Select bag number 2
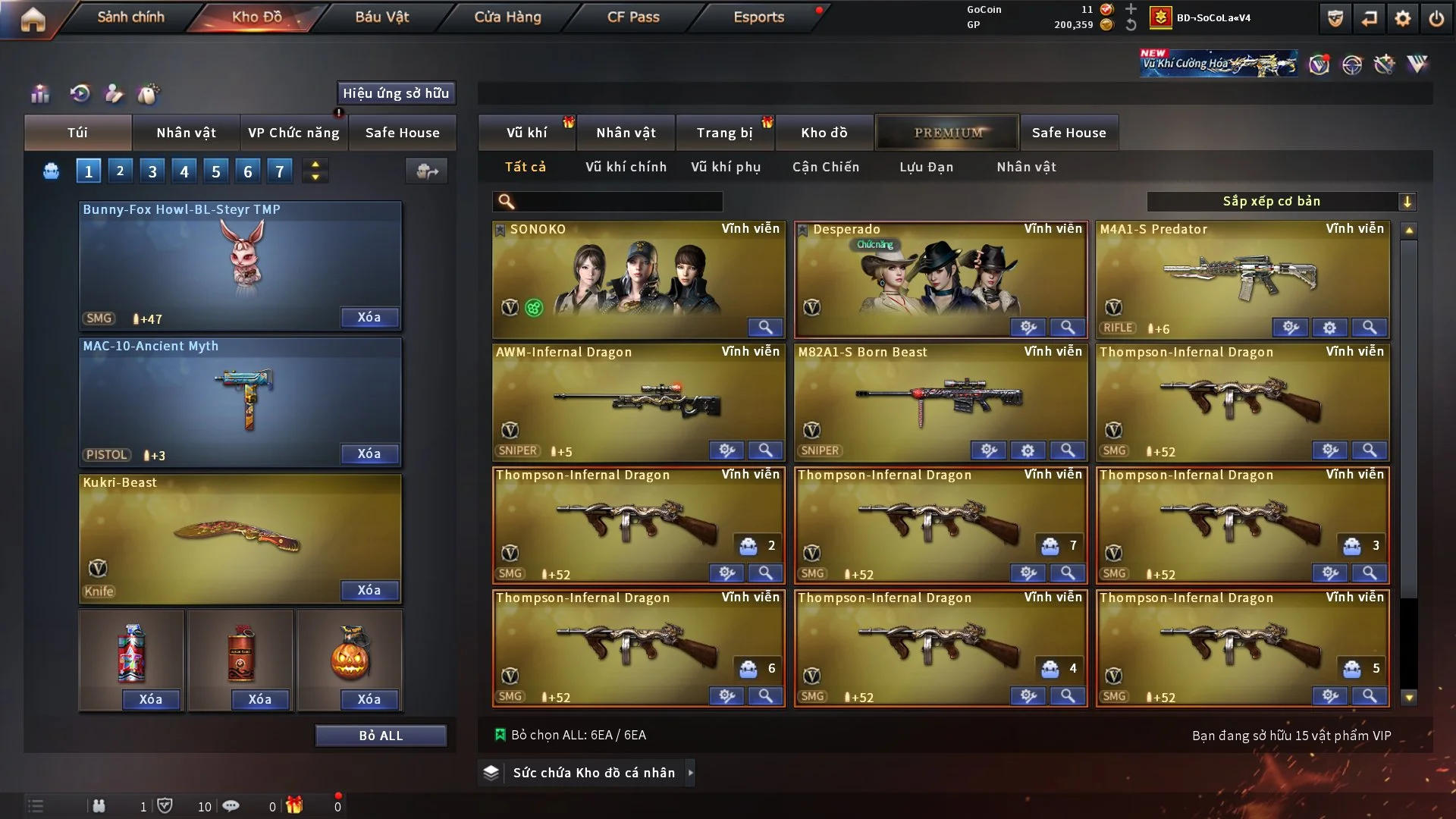Screen dimensions: 1456x819 click(x=120, y=171)
